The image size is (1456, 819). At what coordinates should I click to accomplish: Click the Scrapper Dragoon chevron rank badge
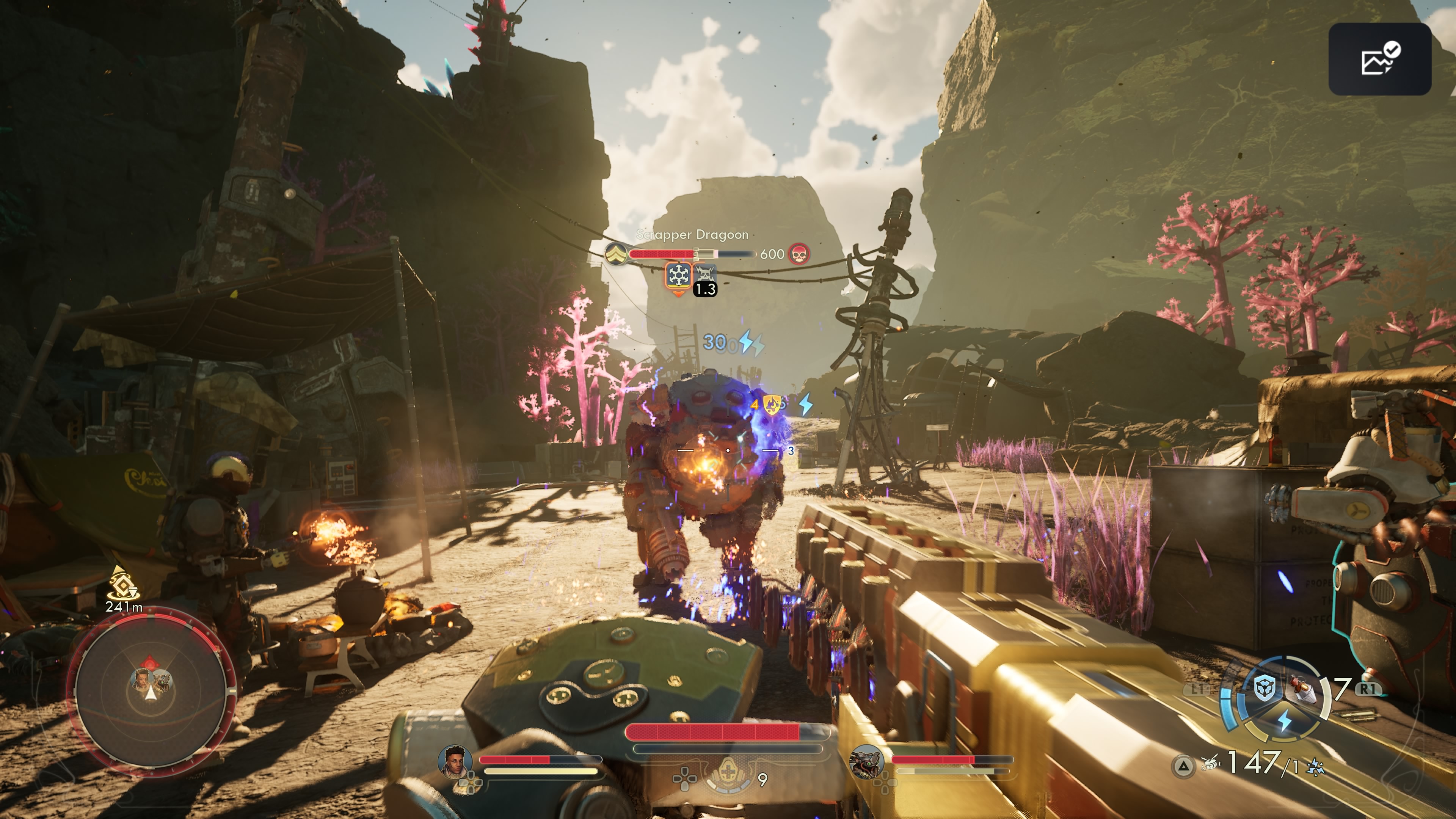click(615, 254)
